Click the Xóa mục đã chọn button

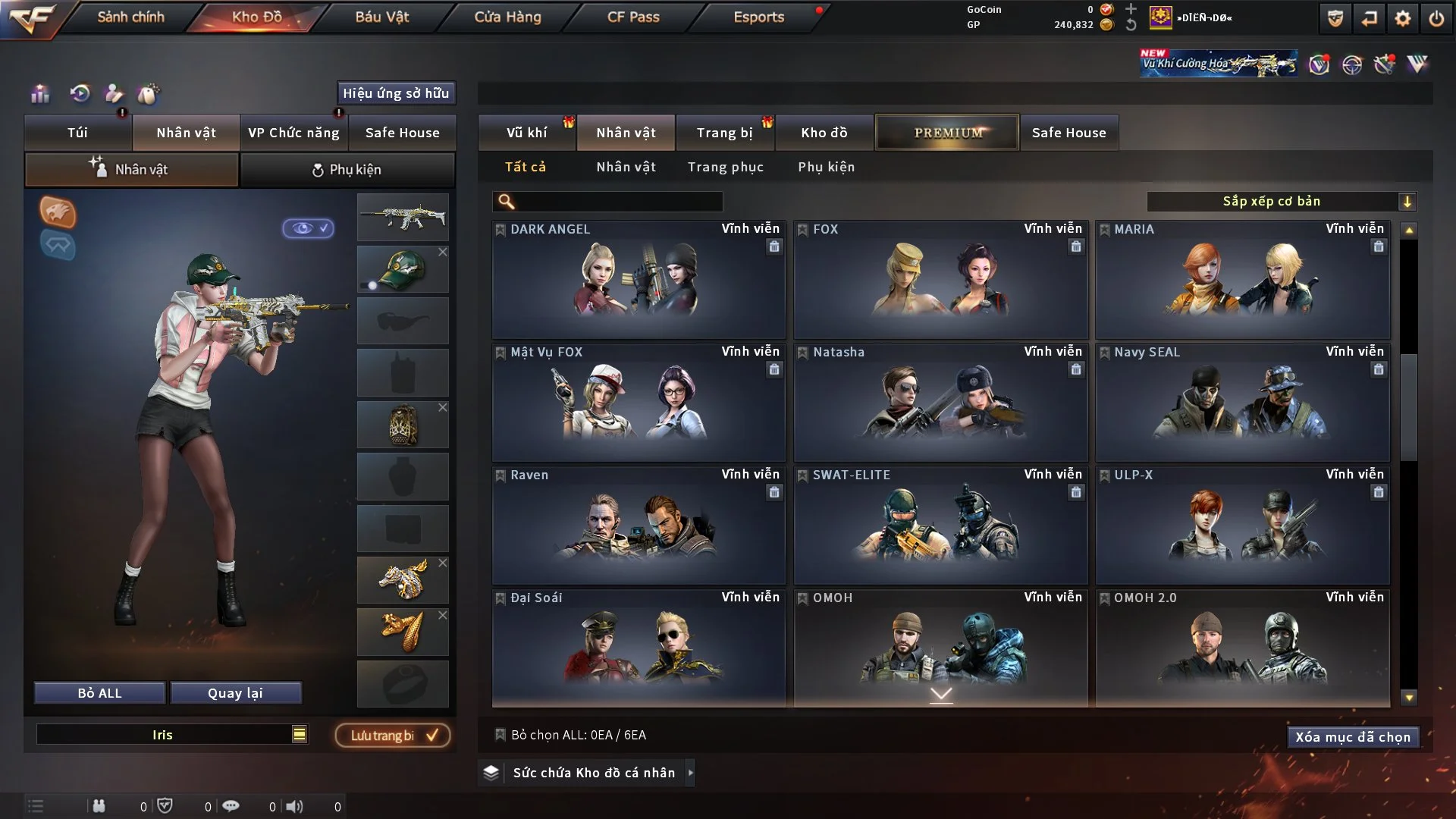(x=1353, y=736)
